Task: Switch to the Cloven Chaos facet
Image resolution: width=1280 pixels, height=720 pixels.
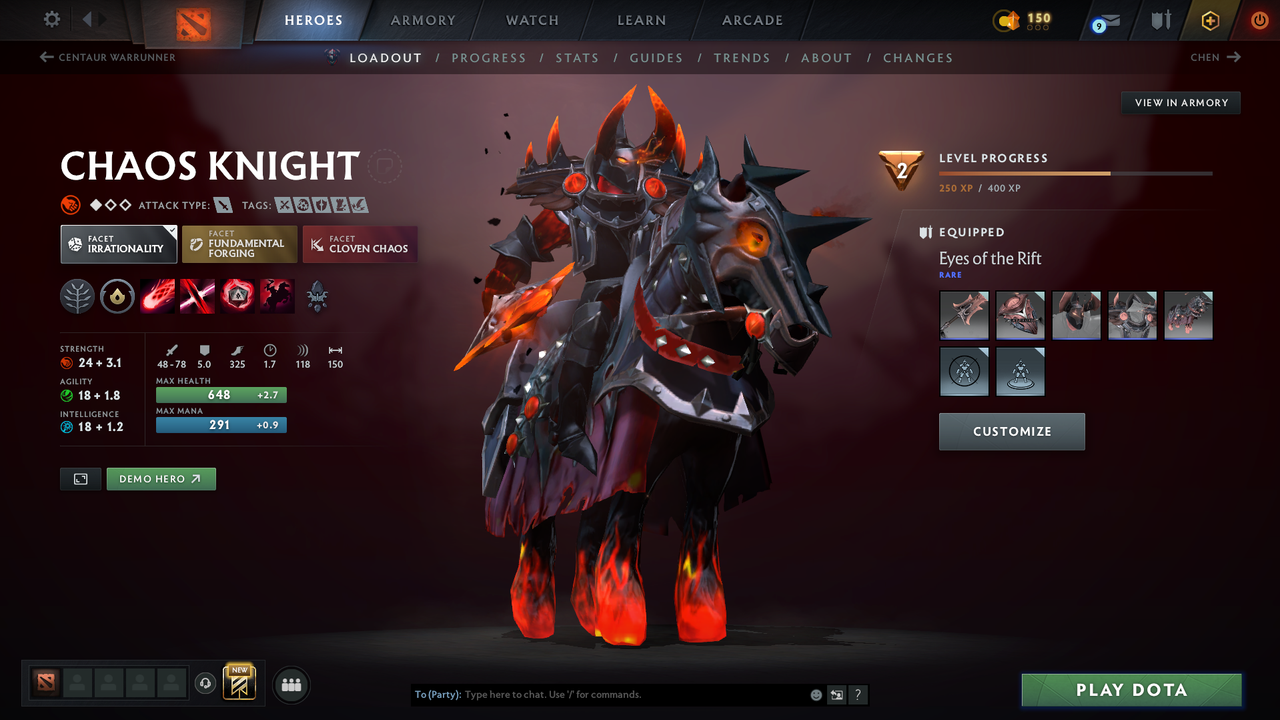Action: (x=359, y=243)
